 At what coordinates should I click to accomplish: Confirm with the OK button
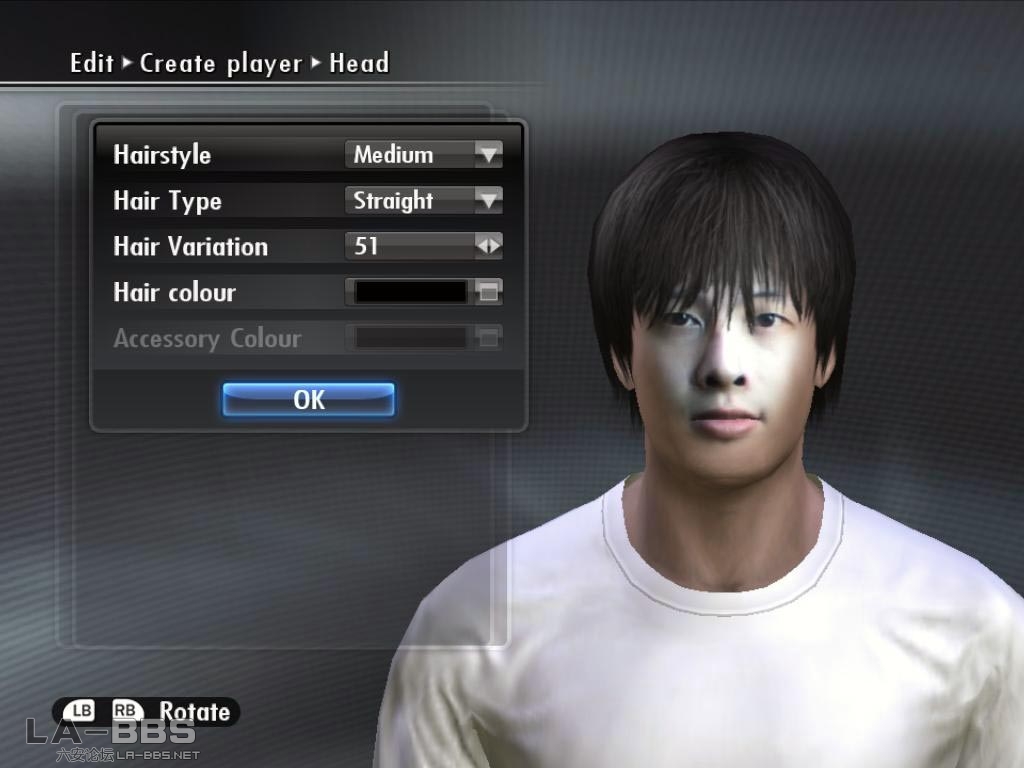click(308, 399)
